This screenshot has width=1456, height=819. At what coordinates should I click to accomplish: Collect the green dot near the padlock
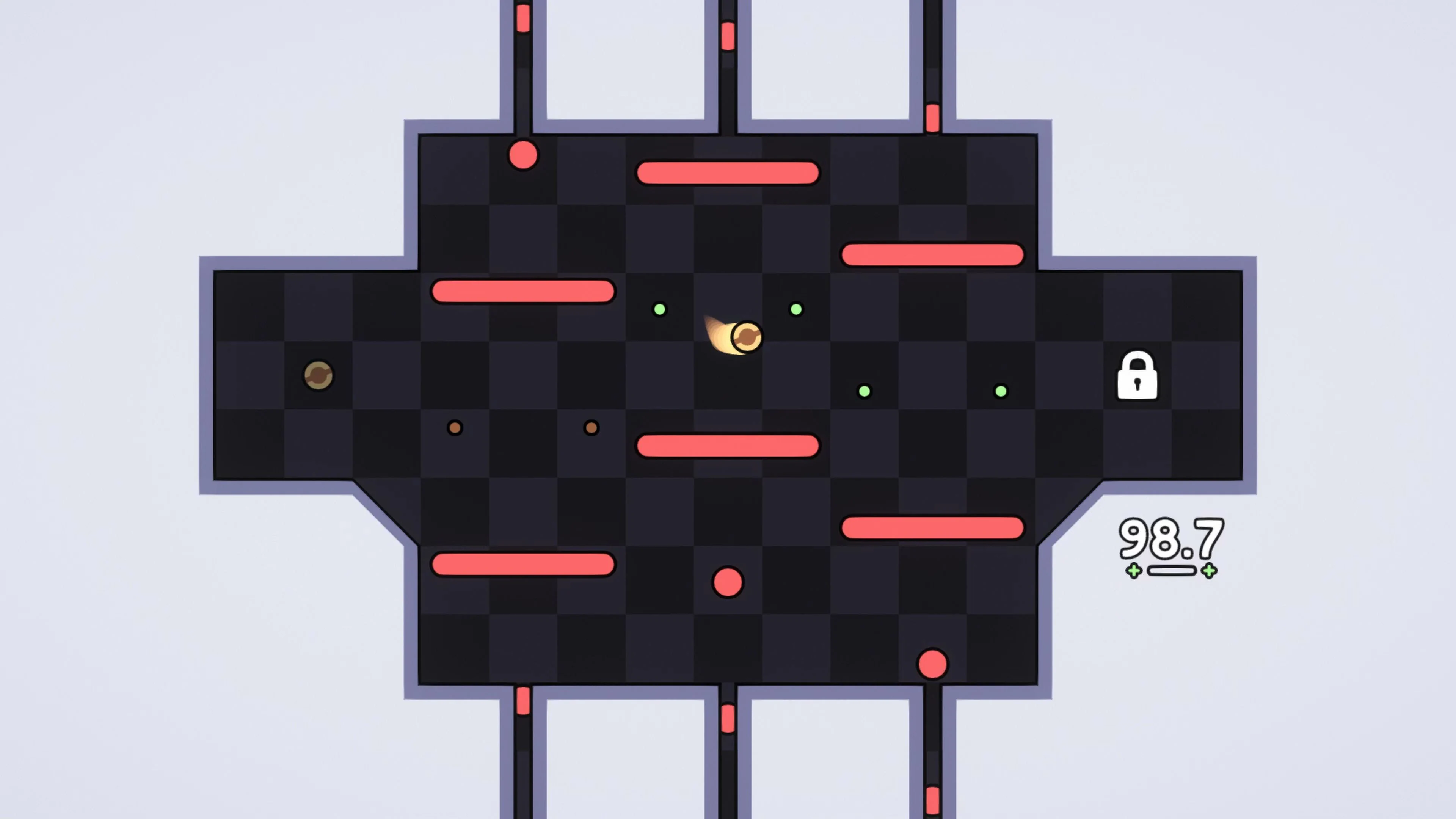[x=1001, y=391]
